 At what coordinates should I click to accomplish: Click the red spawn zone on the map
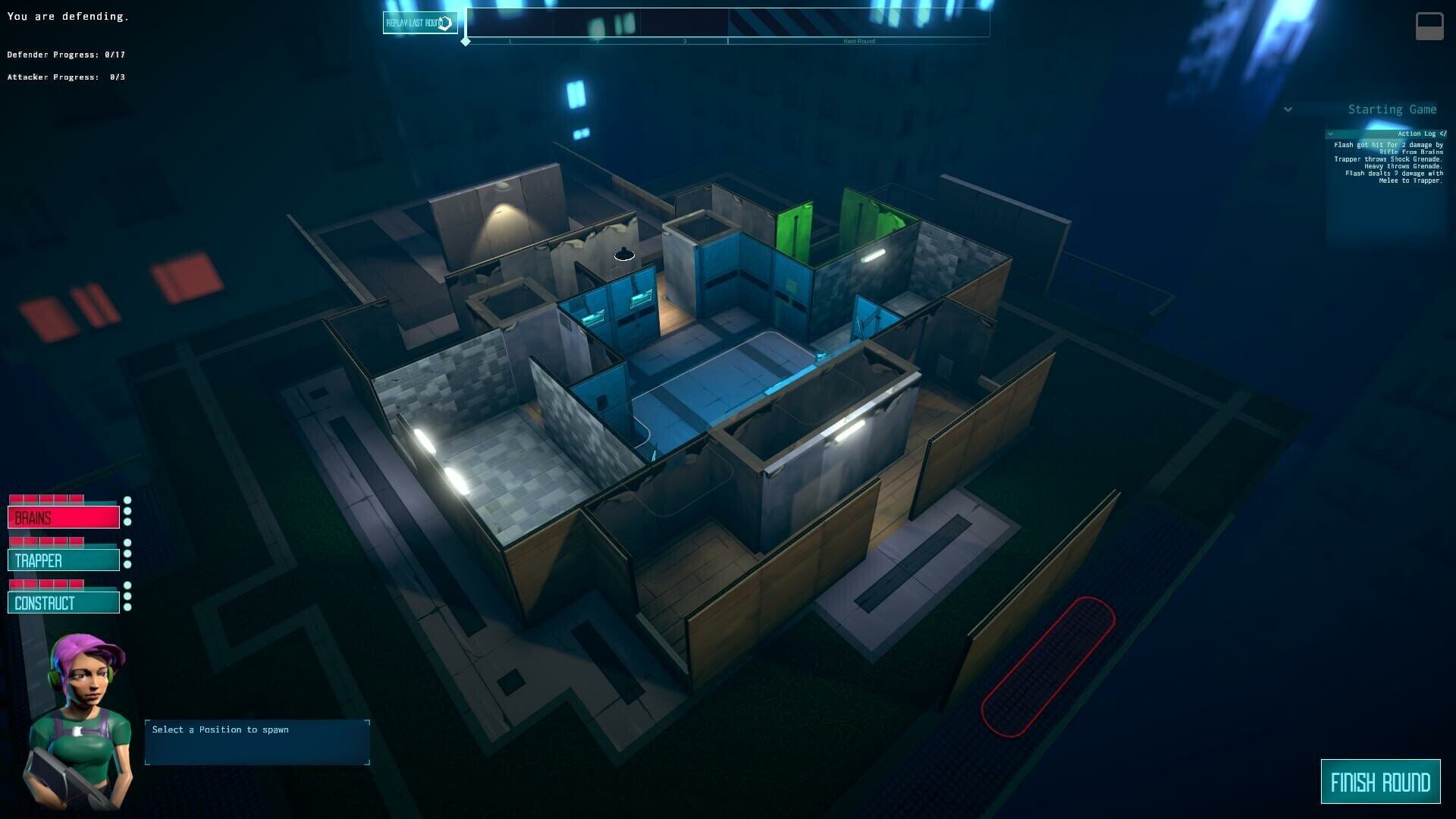pos(1046,667)
